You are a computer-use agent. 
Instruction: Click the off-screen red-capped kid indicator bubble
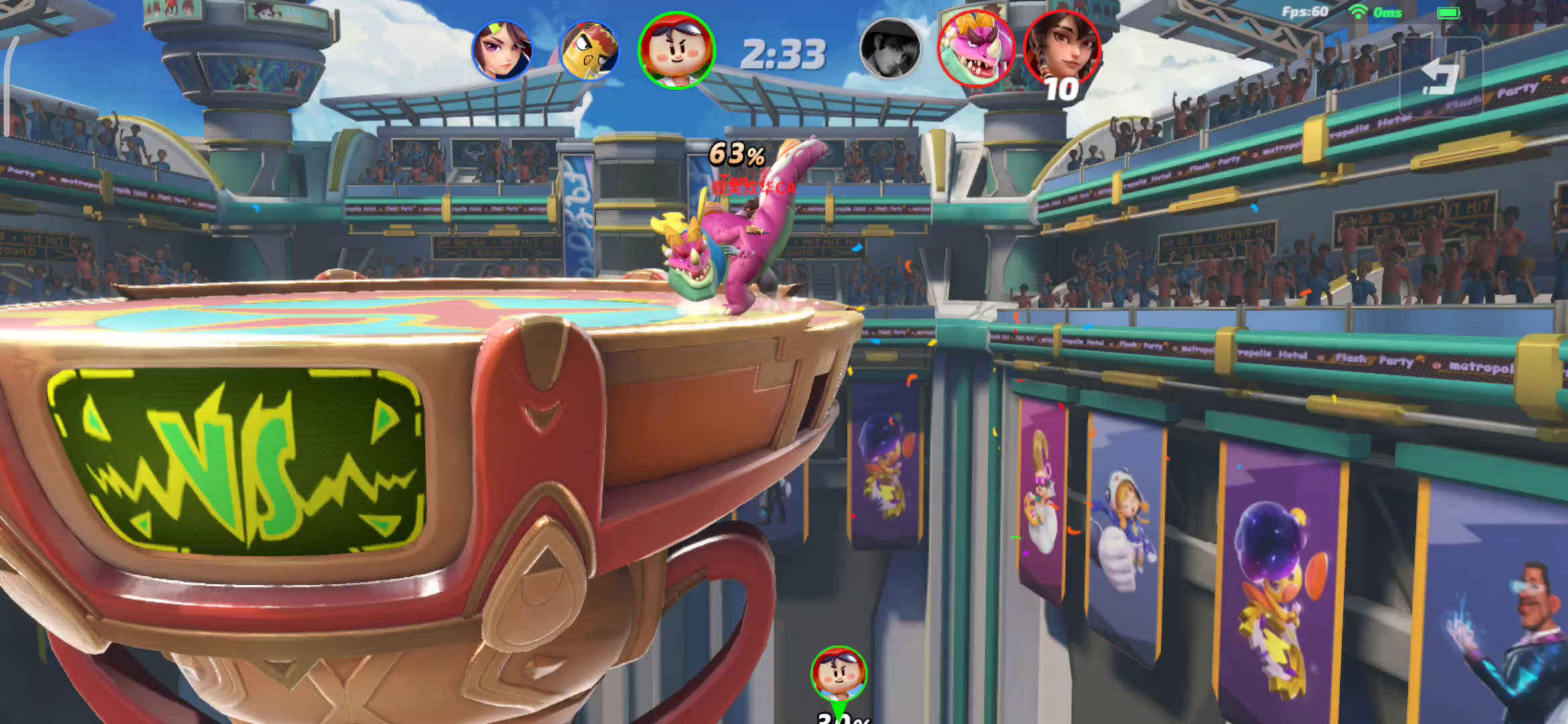pos(838,674)
